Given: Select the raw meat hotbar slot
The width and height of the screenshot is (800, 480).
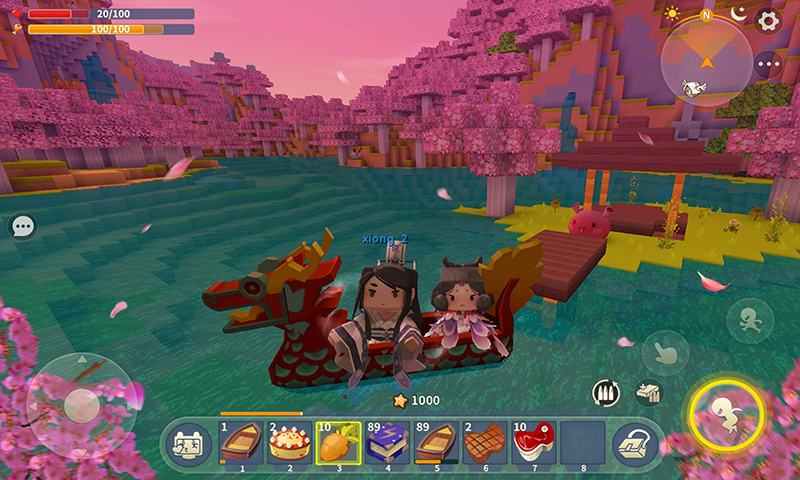Looking at the screenshot, I should click(535, 442).
